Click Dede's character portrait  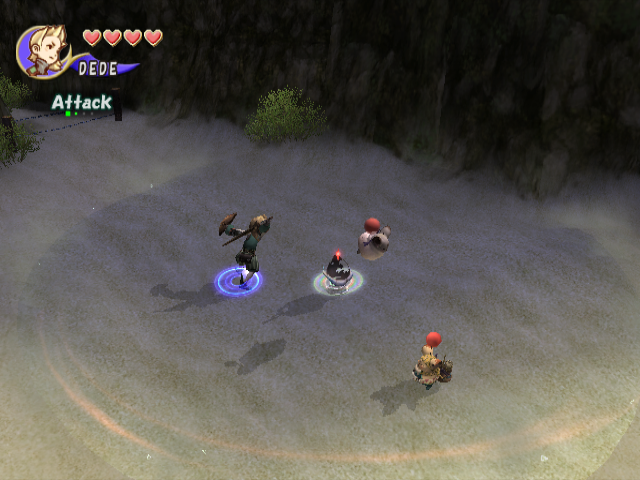click(43, 51)
